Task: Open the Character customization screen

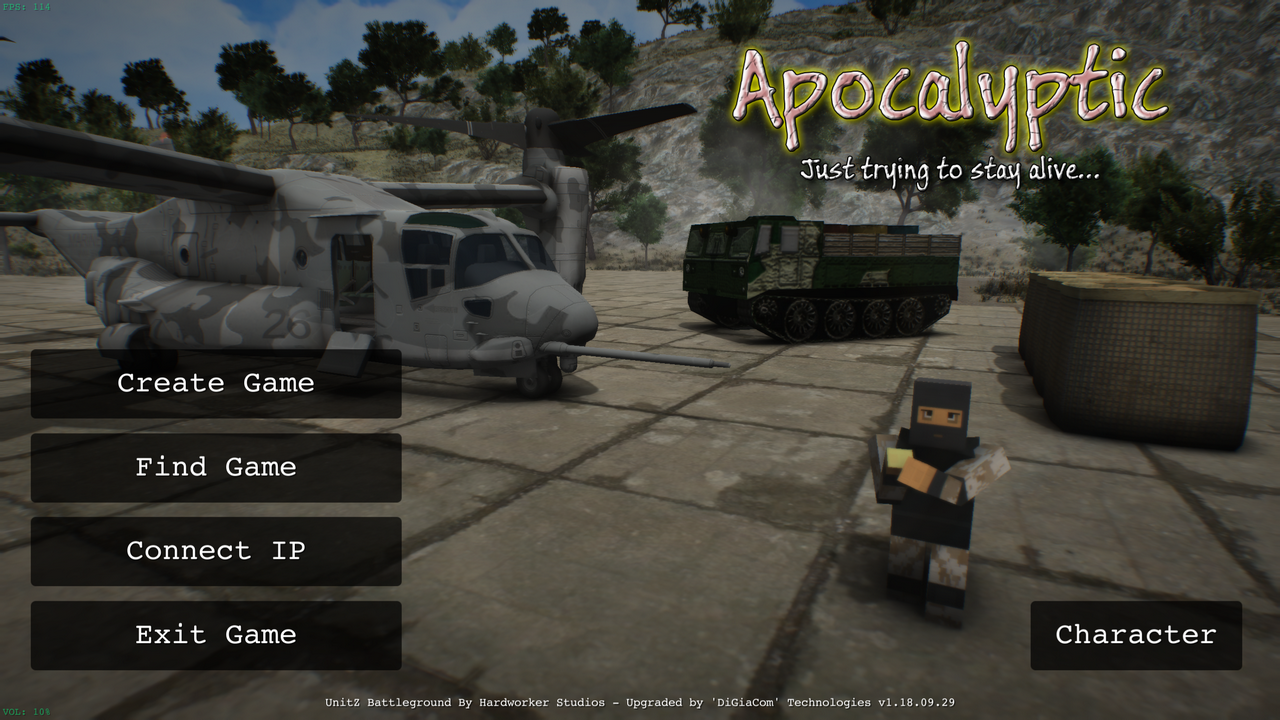Action: pyautogui.click(x=1136, y=635)
